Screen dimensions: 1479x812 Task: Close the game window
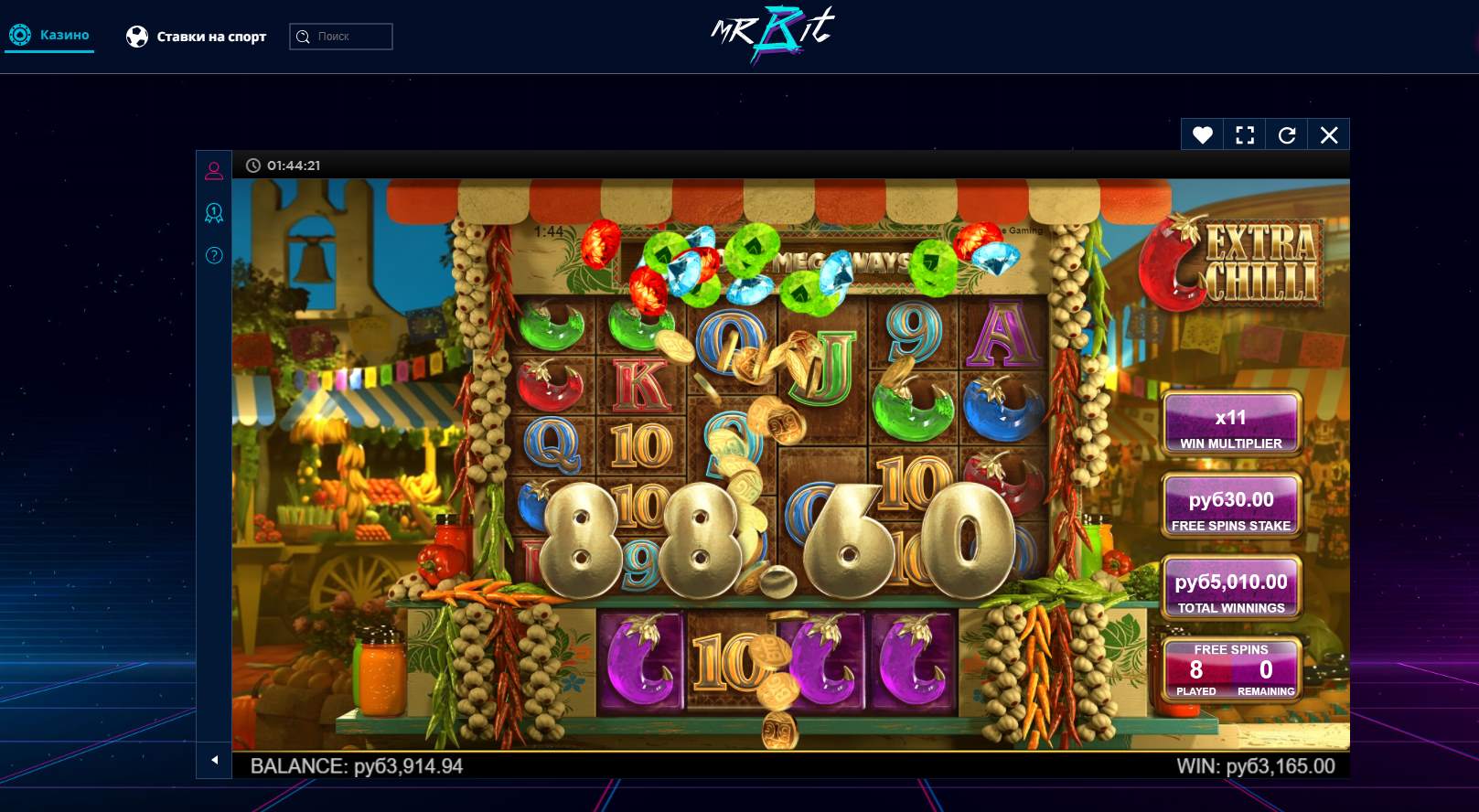(1329, 135)
